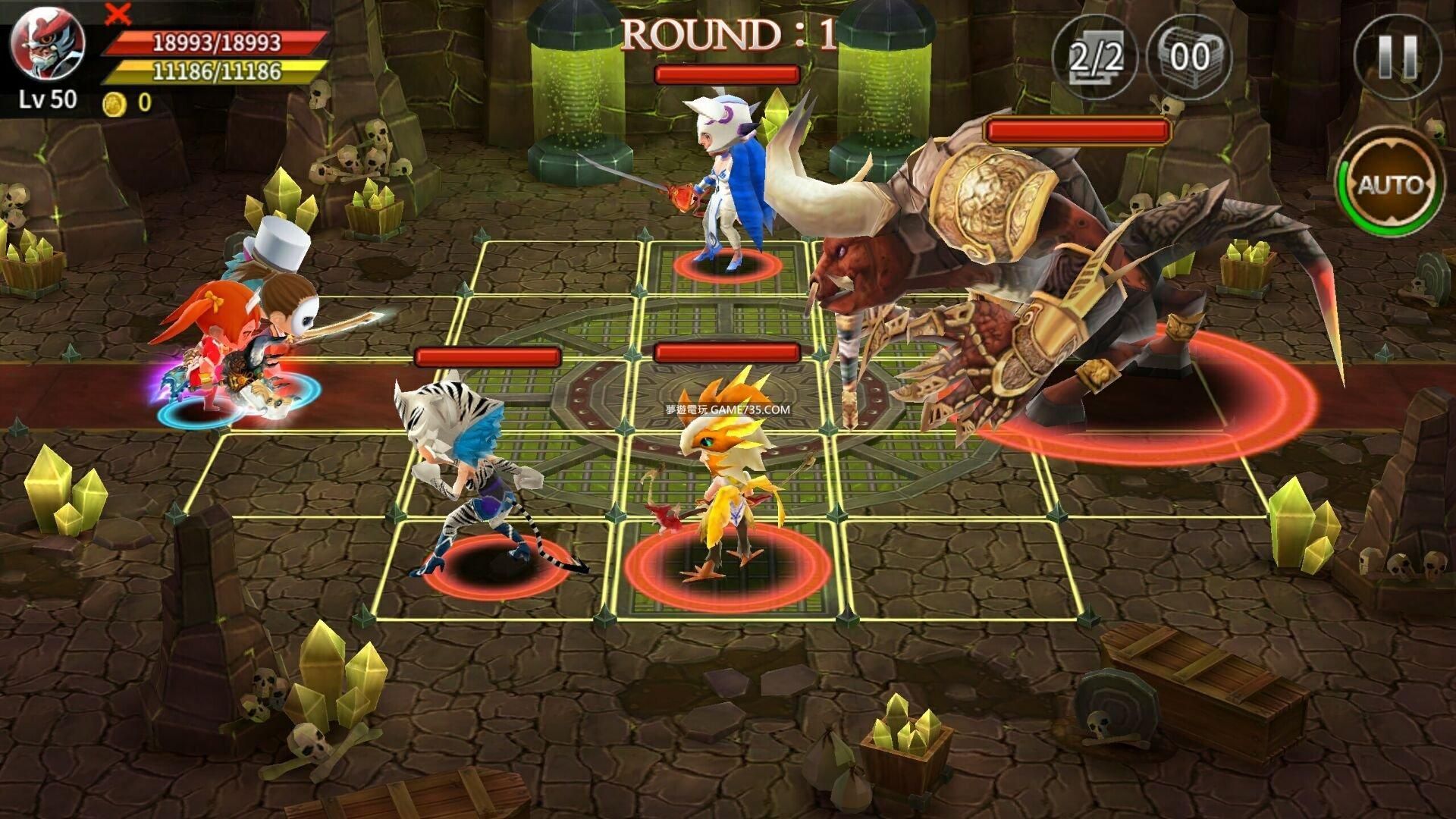Pause the battle
Viewport: 1456px width, 819px height.
[x=1397, y=57]
